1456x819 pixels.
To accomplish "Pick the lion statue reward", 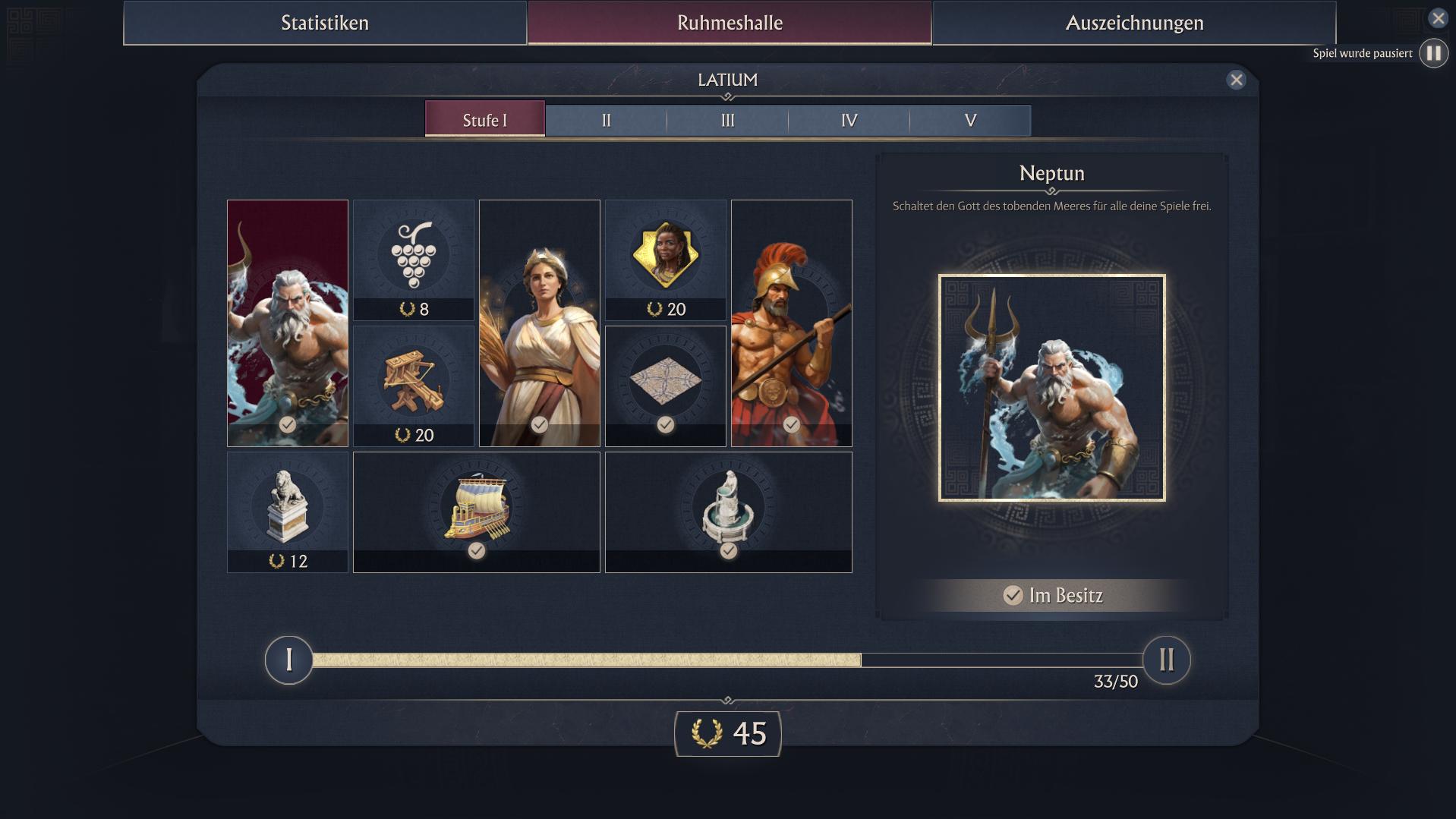I will click(x=288, y=512).
